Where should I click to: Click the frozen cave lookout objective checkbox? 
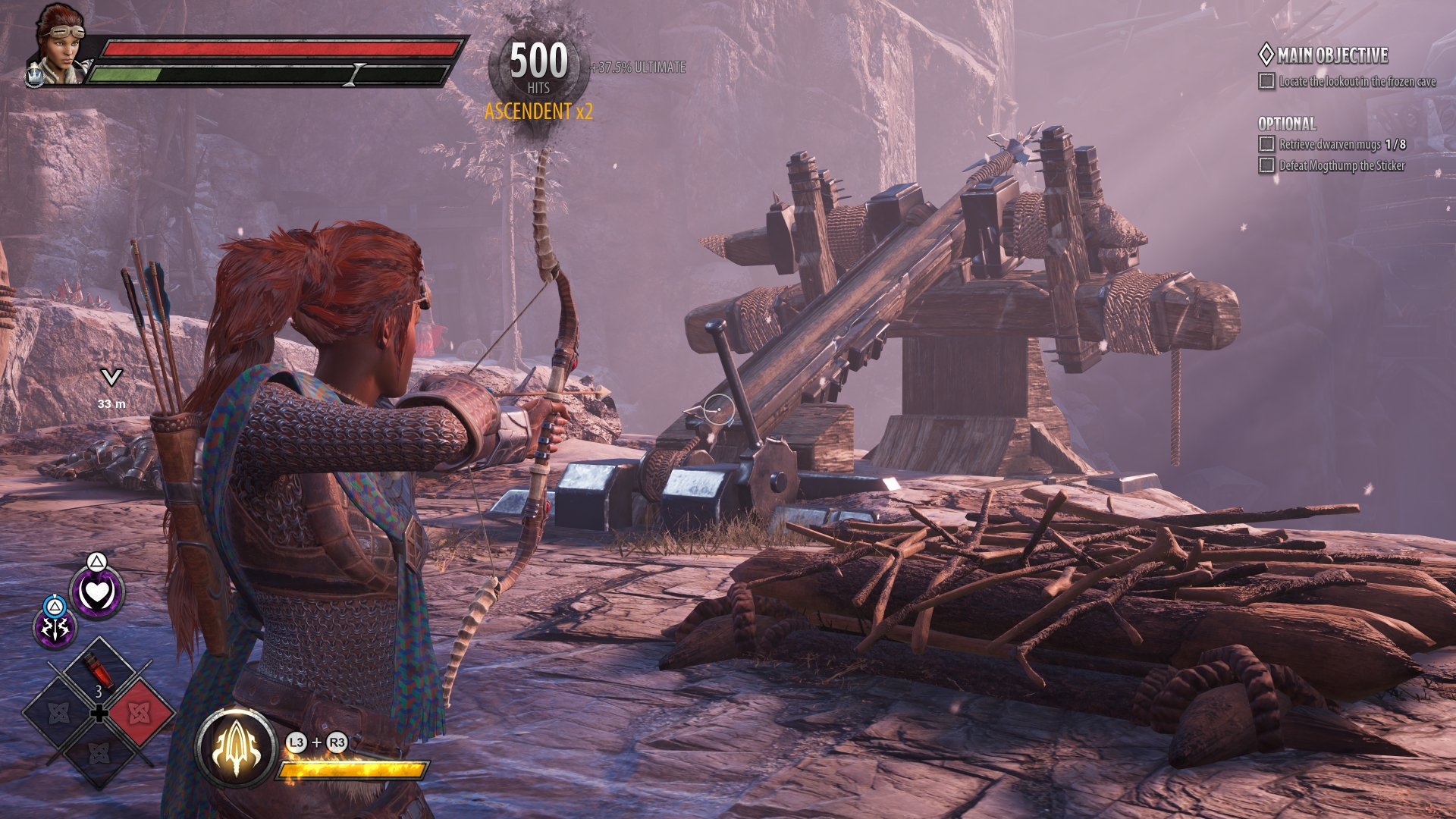[x=1266, y=81]
